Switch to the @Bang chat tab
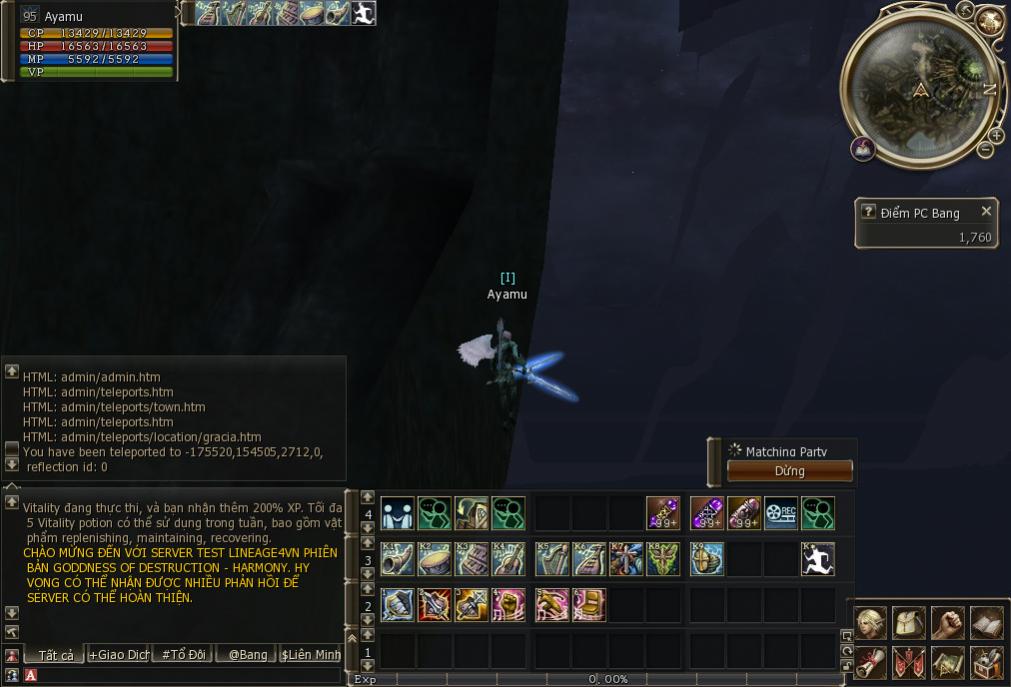 pyautogui.click(x=247, y=655)
